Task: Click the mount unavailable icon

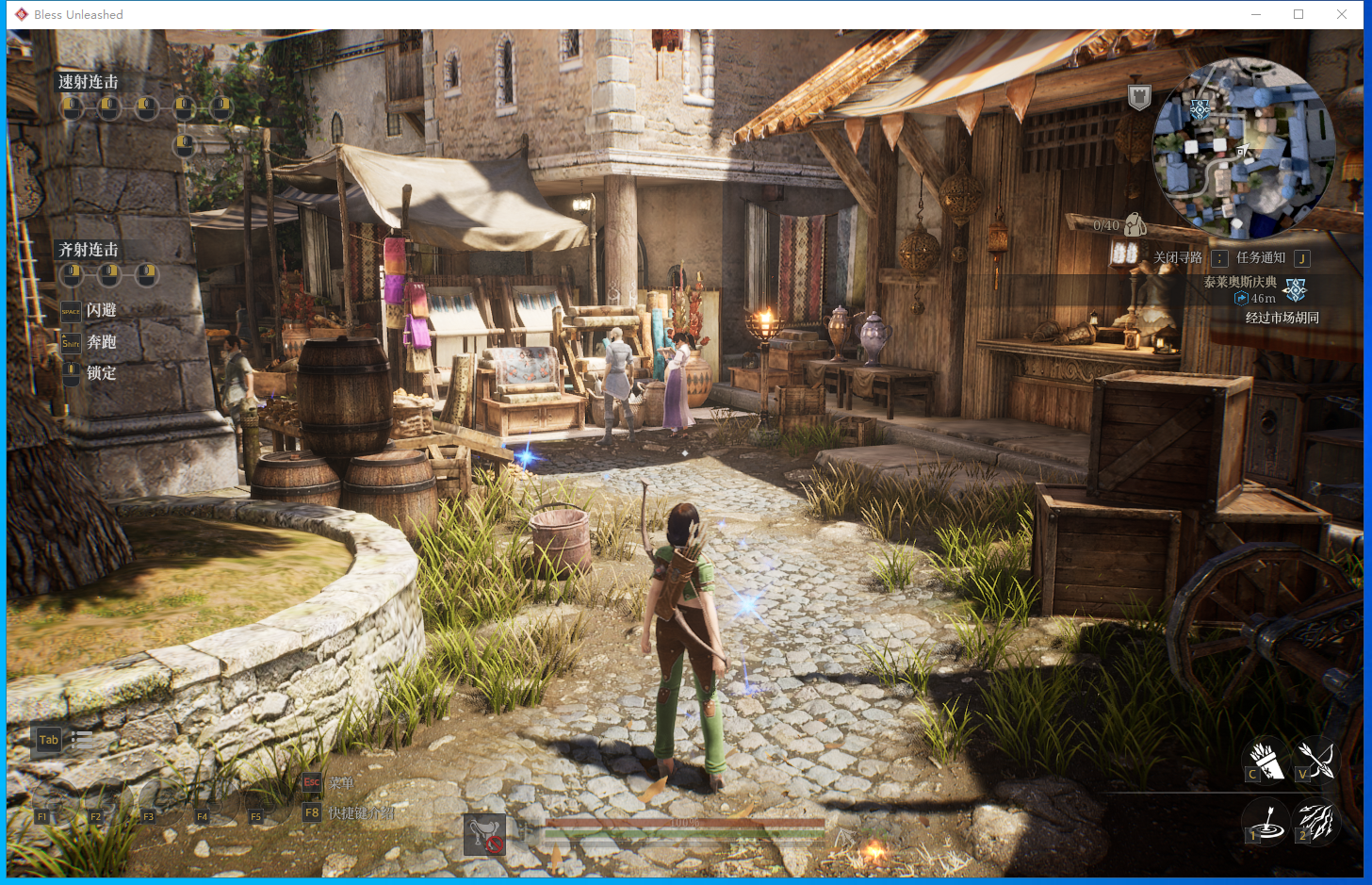Action: [x=485, y=835]
